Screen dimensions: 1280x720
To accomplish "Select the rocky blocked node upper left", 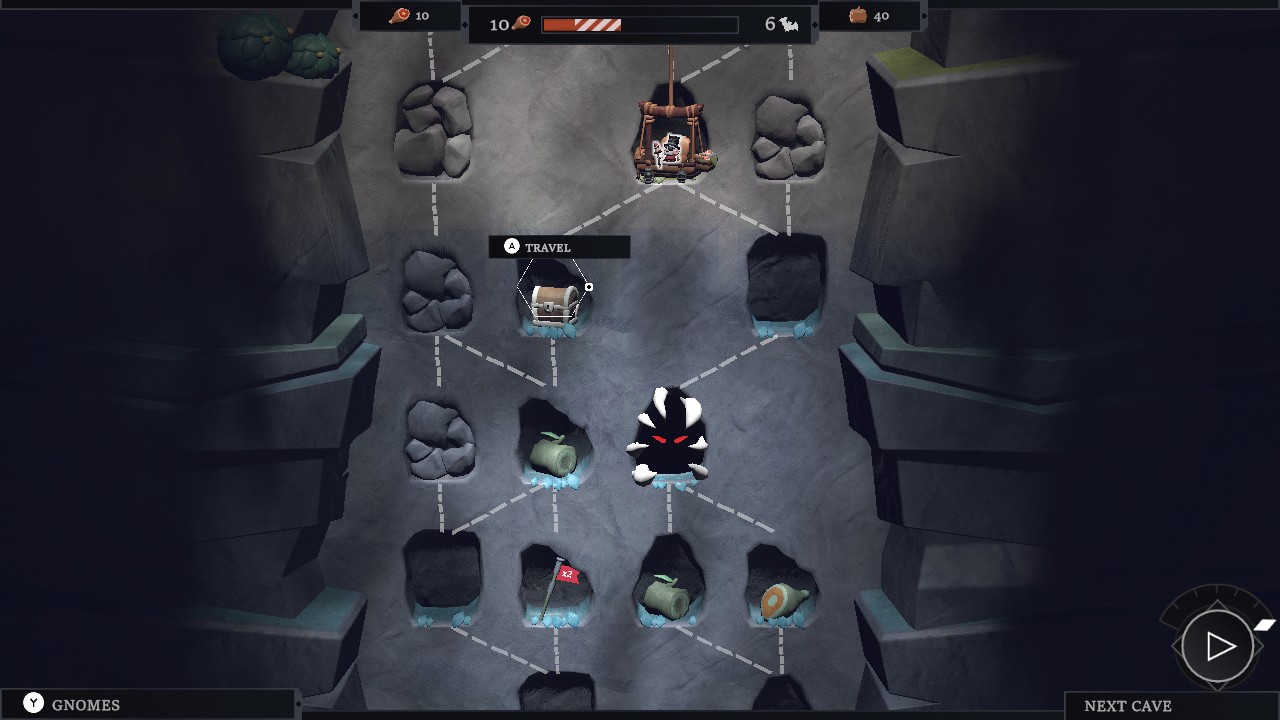I will pos(435,130).
